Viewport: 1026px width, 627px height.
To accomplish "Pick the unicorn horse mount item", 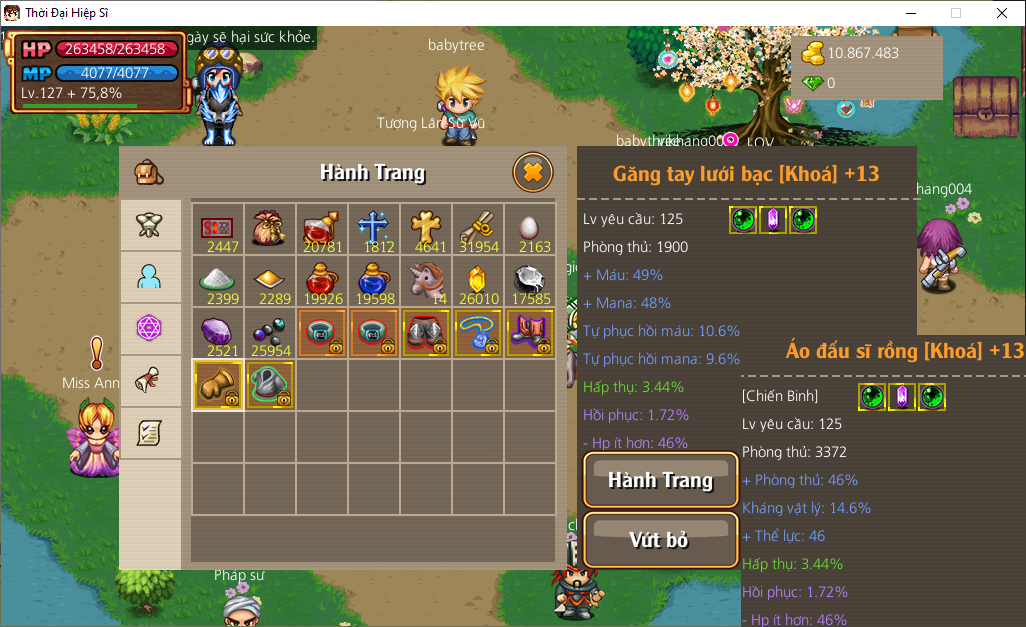I will click(x=425, y=281).
